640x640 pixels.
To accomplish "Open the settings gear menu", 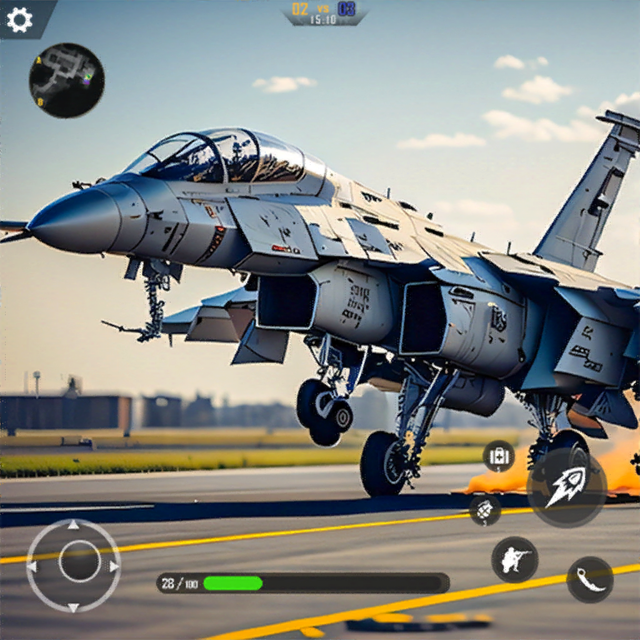I will 19,19.
